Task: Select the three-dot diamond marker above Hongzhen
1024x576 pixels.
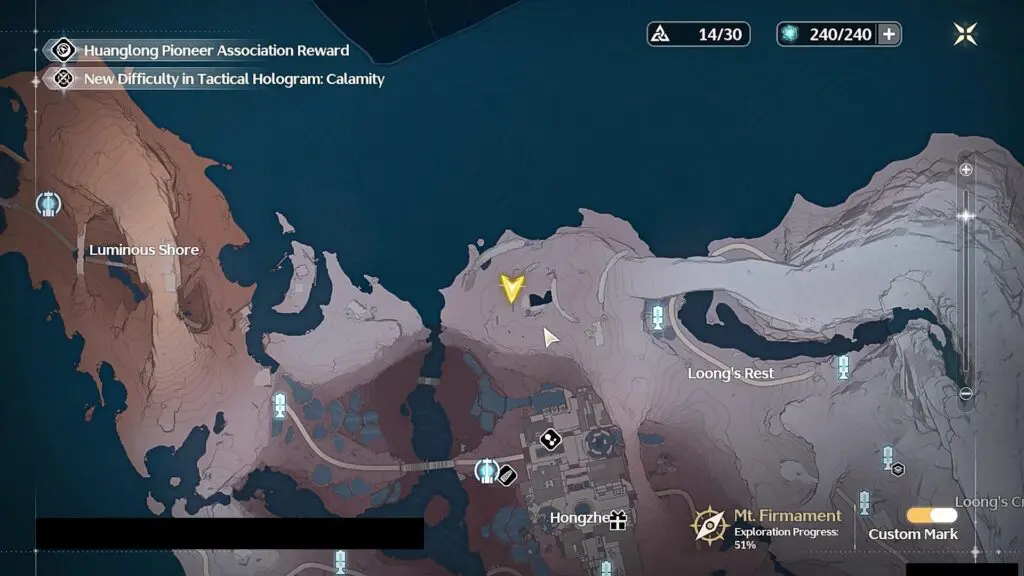Action: 550,438
